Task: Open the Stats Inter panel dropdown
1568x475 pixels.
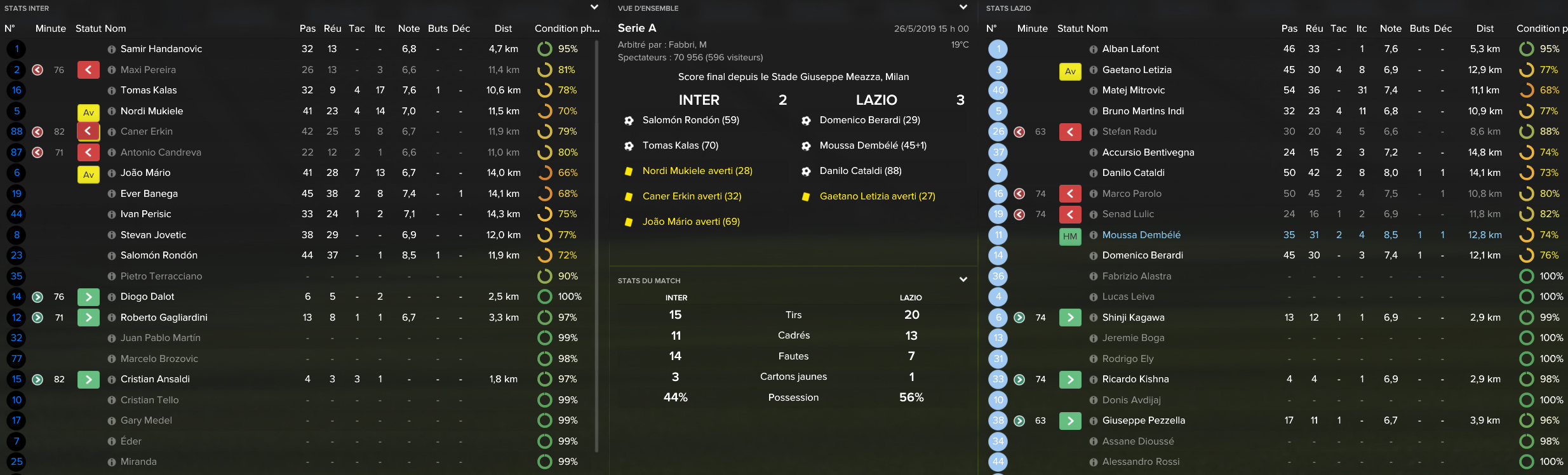Action: click(x=594, y=8)
